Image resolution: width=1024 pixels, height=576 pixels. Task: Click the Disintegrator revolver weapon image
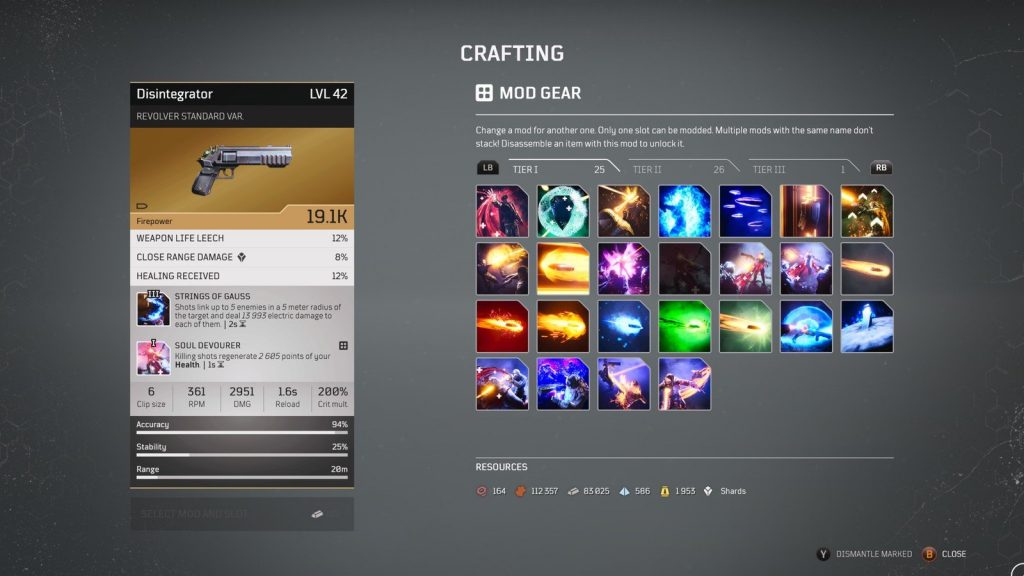(x=242, y=169)
